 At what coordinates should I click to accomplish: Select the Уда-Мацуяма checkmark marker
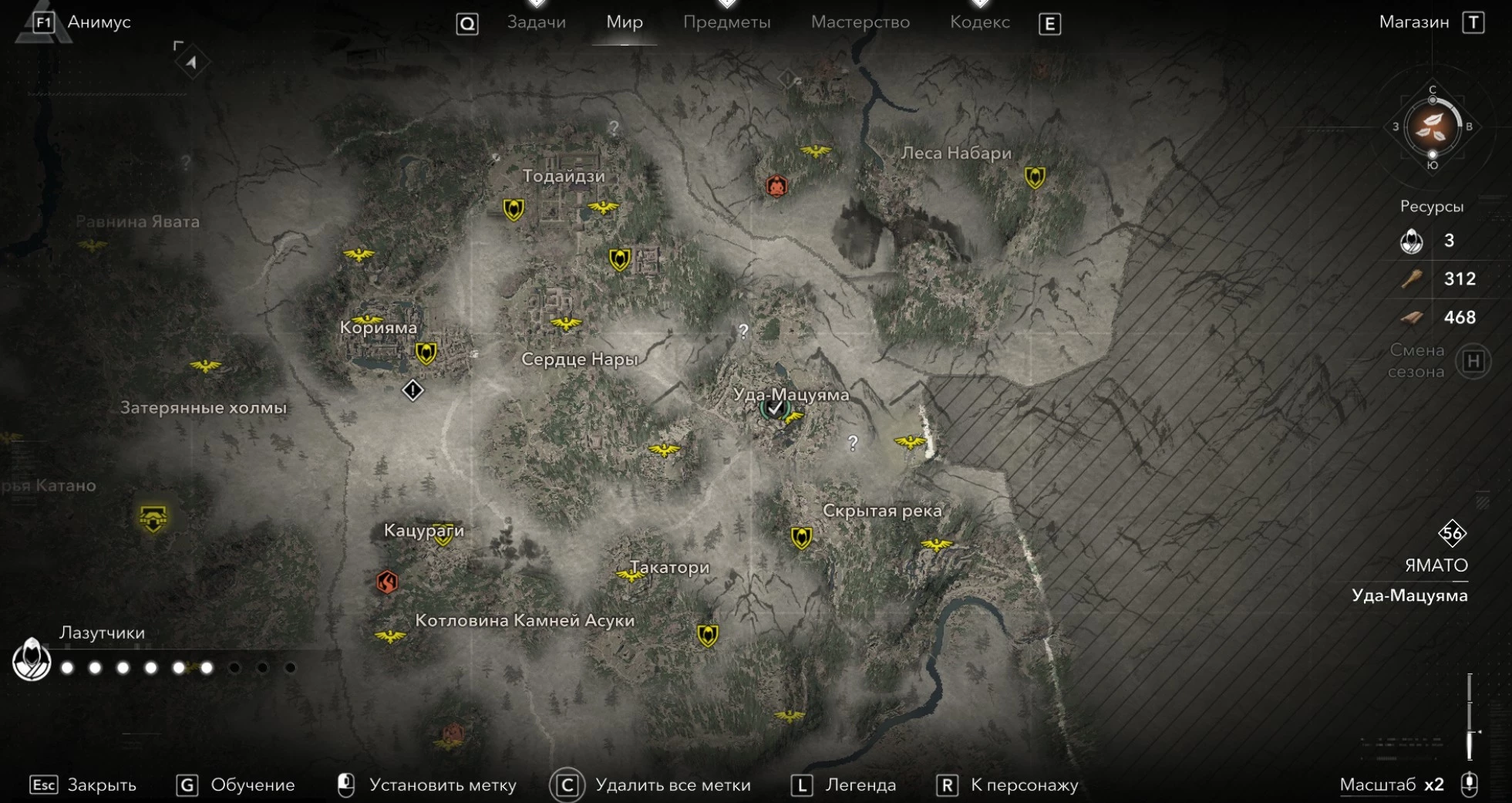click(774, 409)
